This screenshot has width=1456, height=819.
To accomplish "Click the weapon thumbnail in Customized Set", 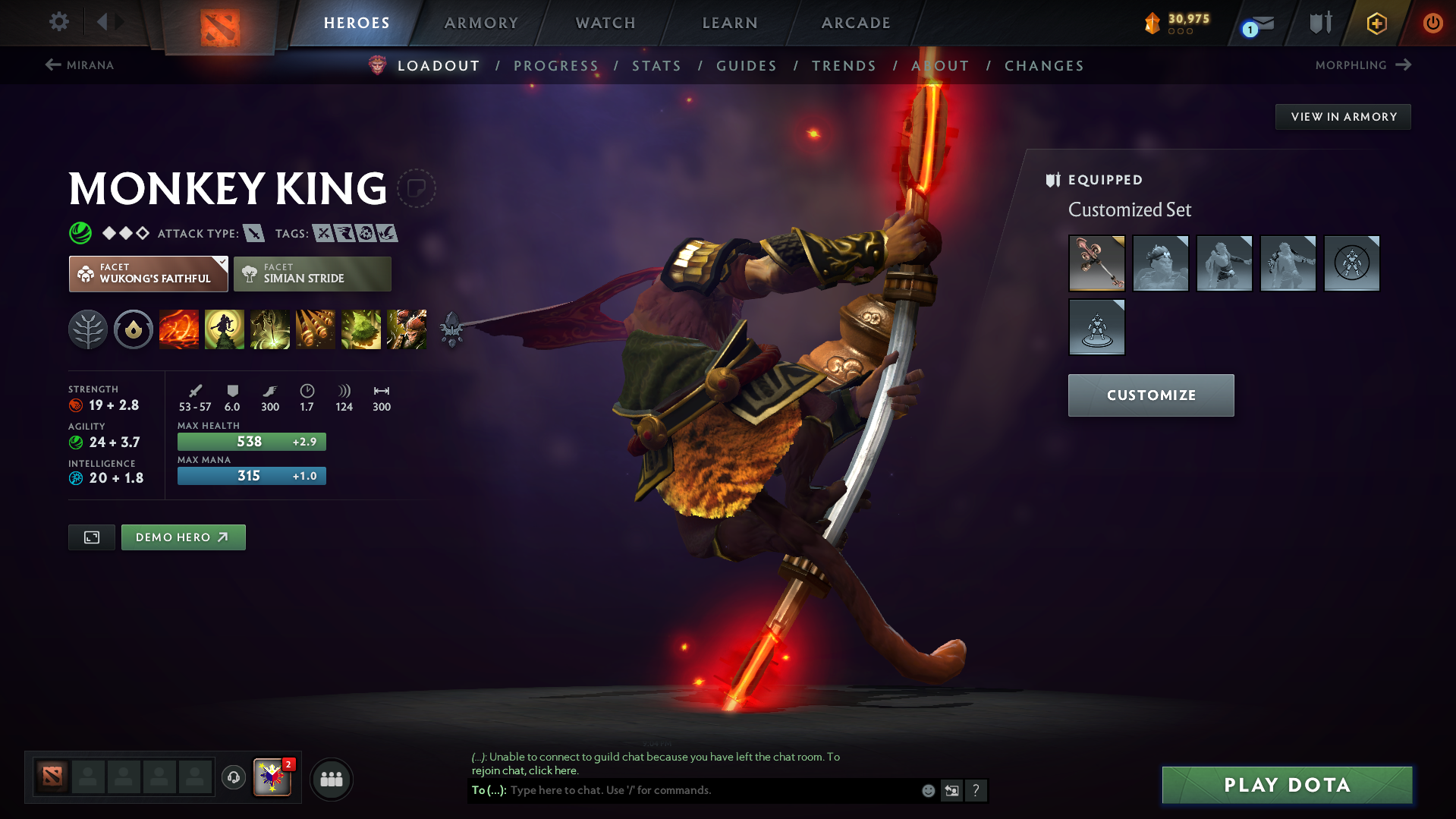I will click(x=1096, y=263).
